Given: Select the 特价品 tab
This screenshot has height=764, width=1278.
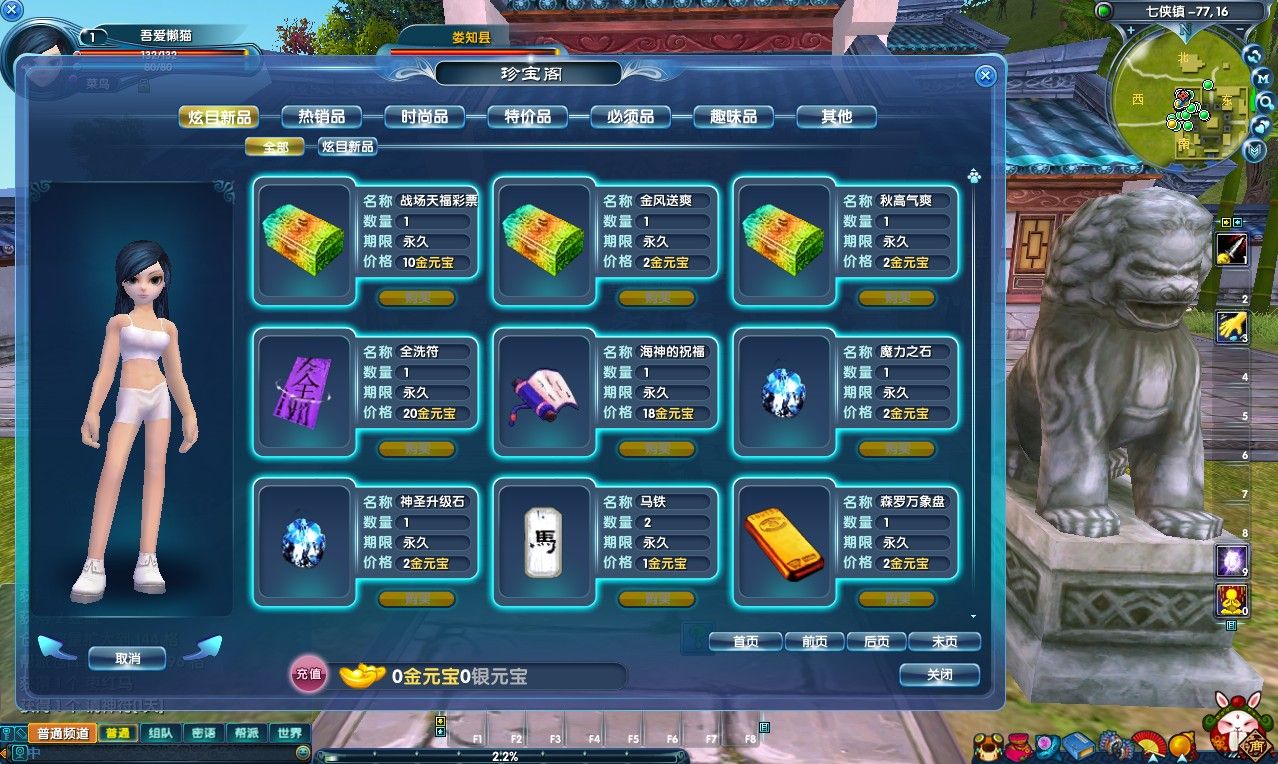Looking at the screenshot, I should point(527,117).
